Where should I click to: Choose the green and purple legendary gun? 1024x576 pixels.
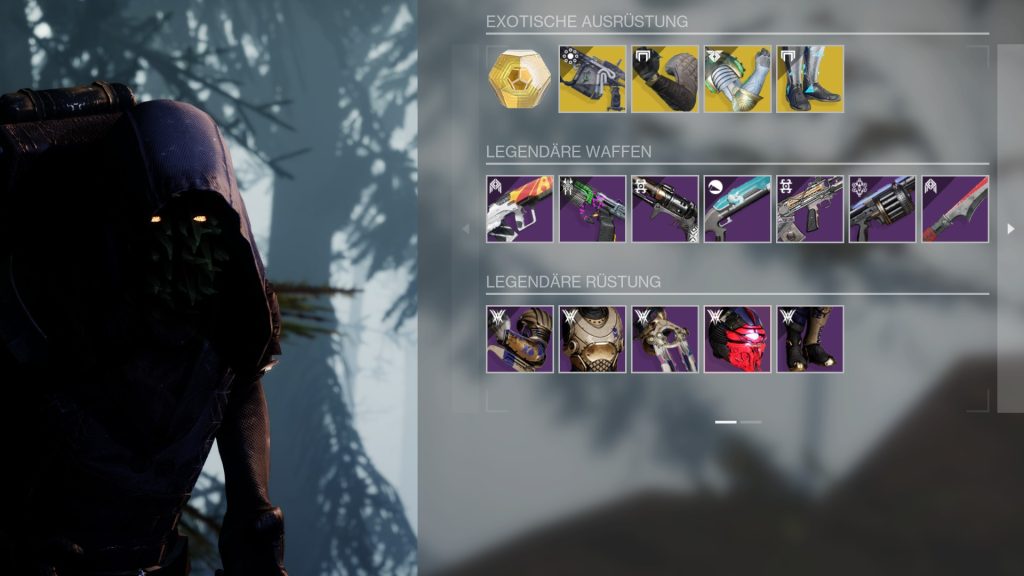592,209
